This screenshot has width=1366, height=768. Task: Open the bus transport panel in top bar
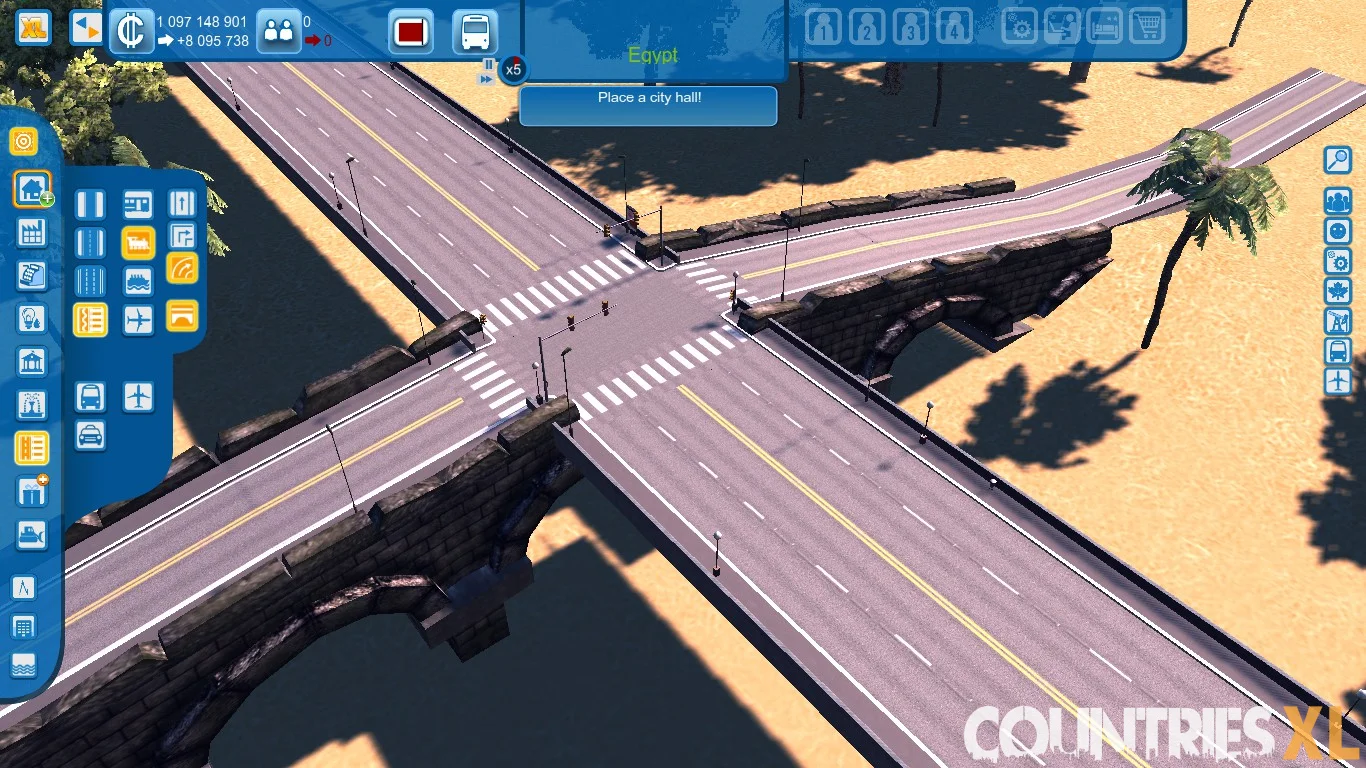(x=475, y=32)
